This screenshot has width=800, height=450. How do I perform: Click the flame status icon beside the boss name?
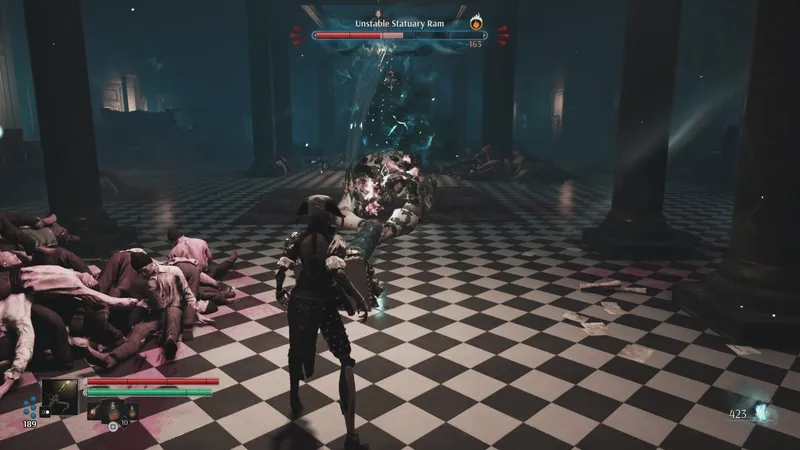point(475,21)
